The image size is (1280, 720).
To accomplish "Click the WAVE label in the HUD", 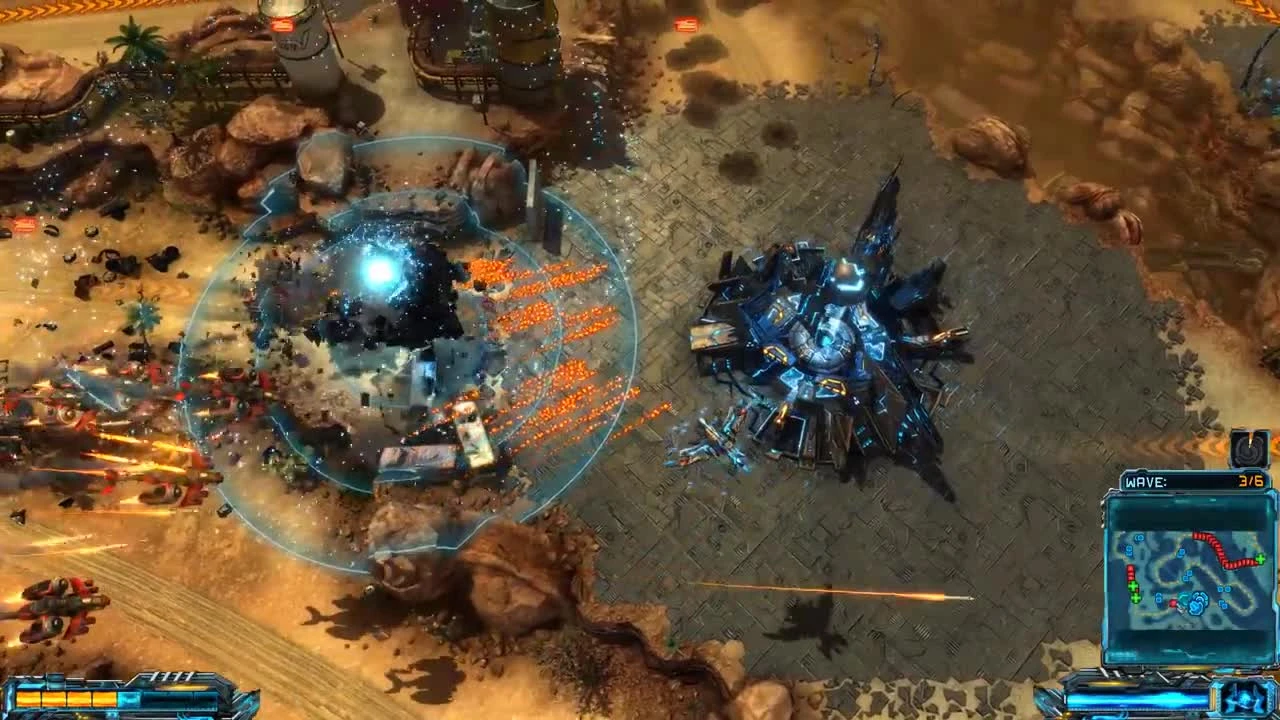I will click(x=1146, y=482).
